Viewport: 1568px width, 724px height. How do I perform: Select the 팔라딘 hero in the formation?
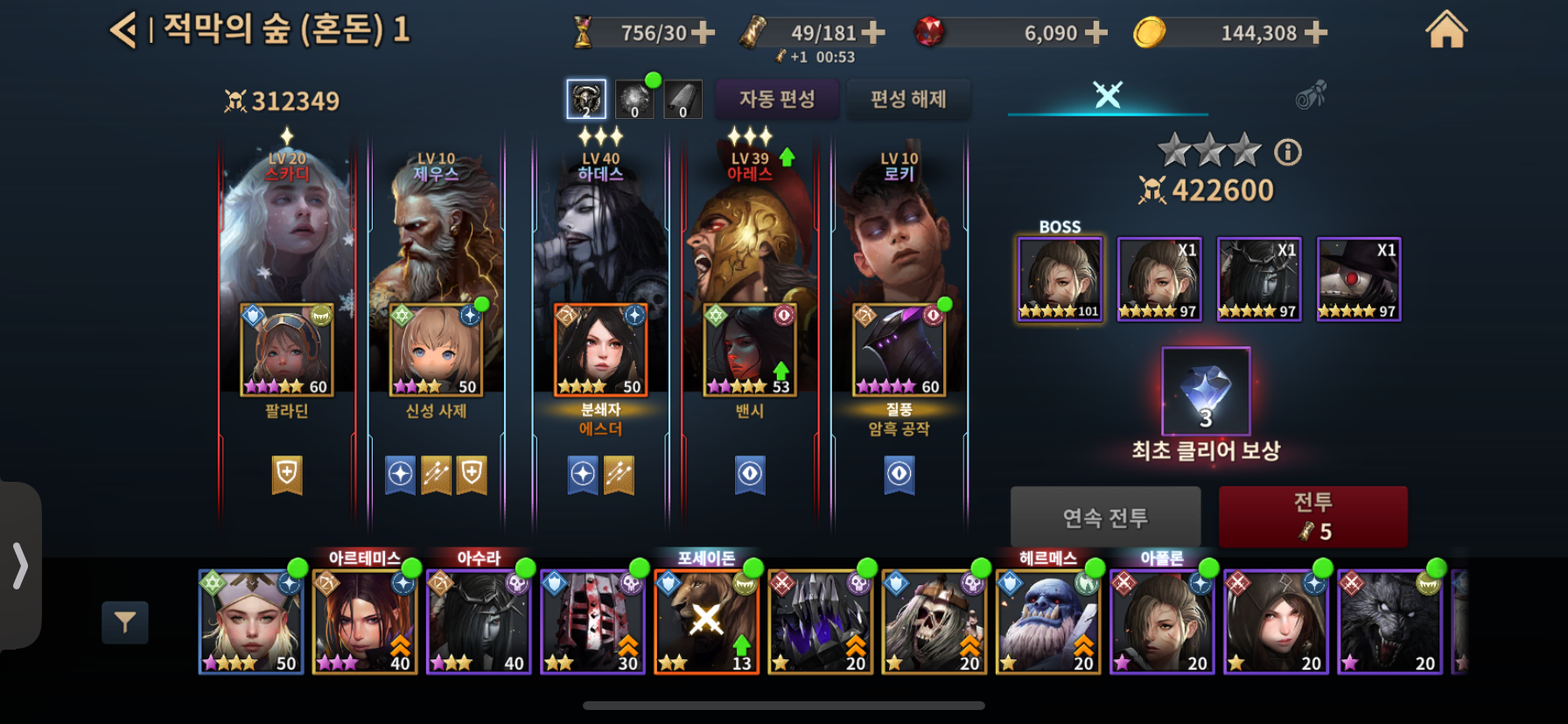287,350
